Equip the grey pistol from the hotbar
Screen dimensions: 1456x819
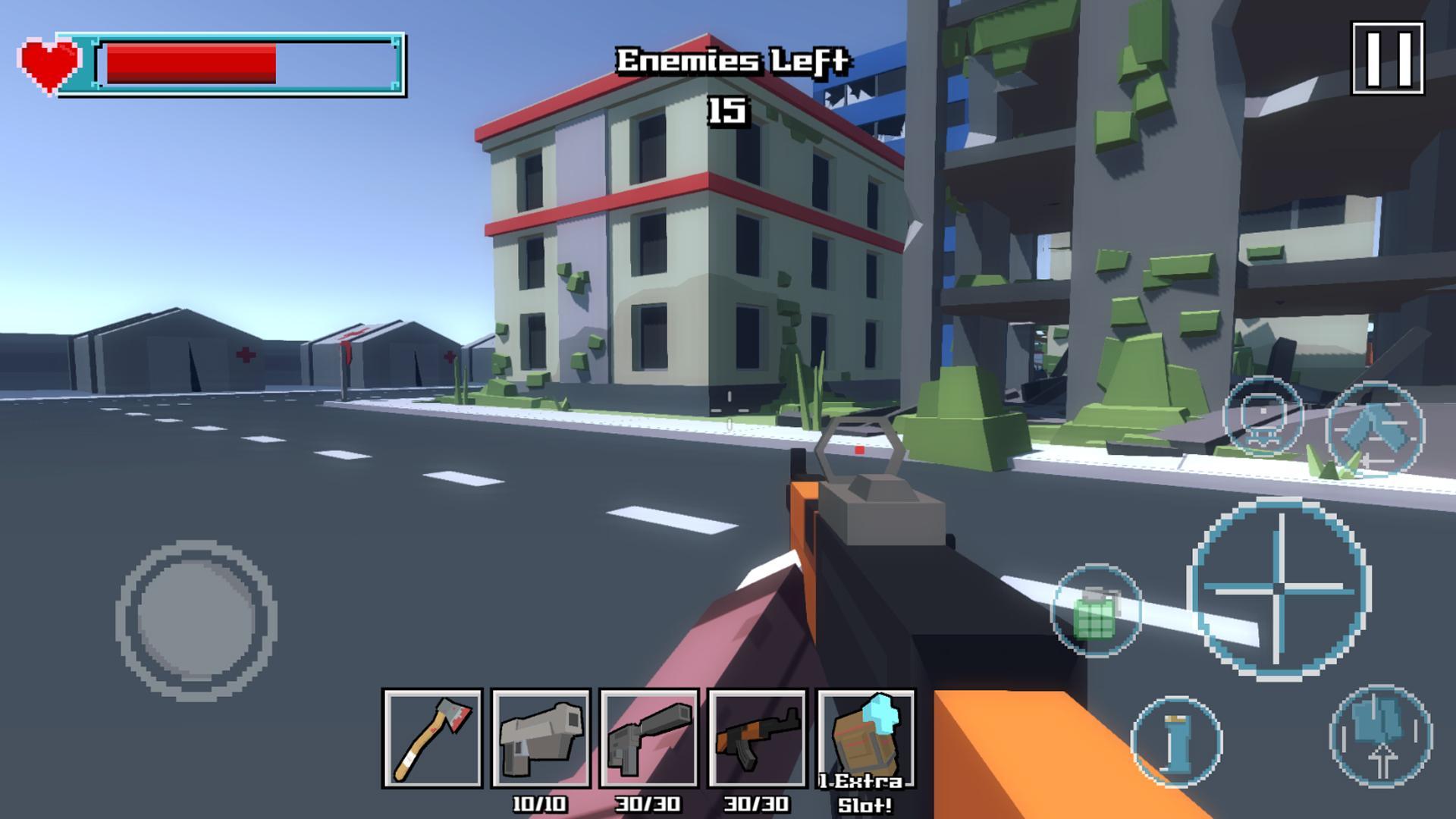click(541, 738)
